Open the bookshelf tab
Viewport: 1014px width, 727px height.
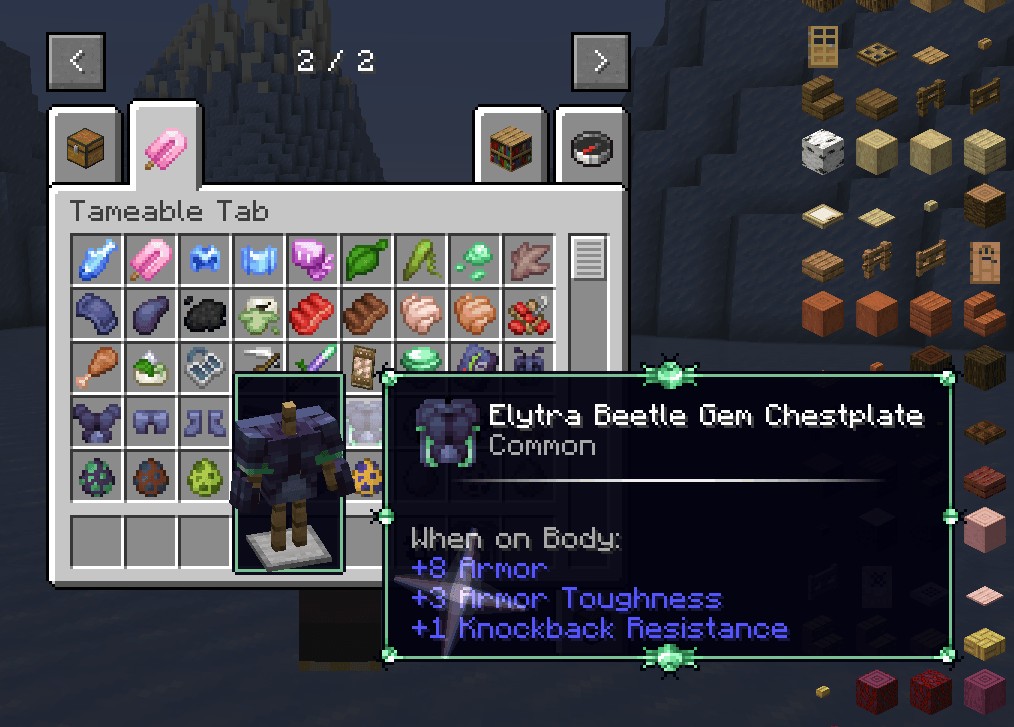(510, 148)
